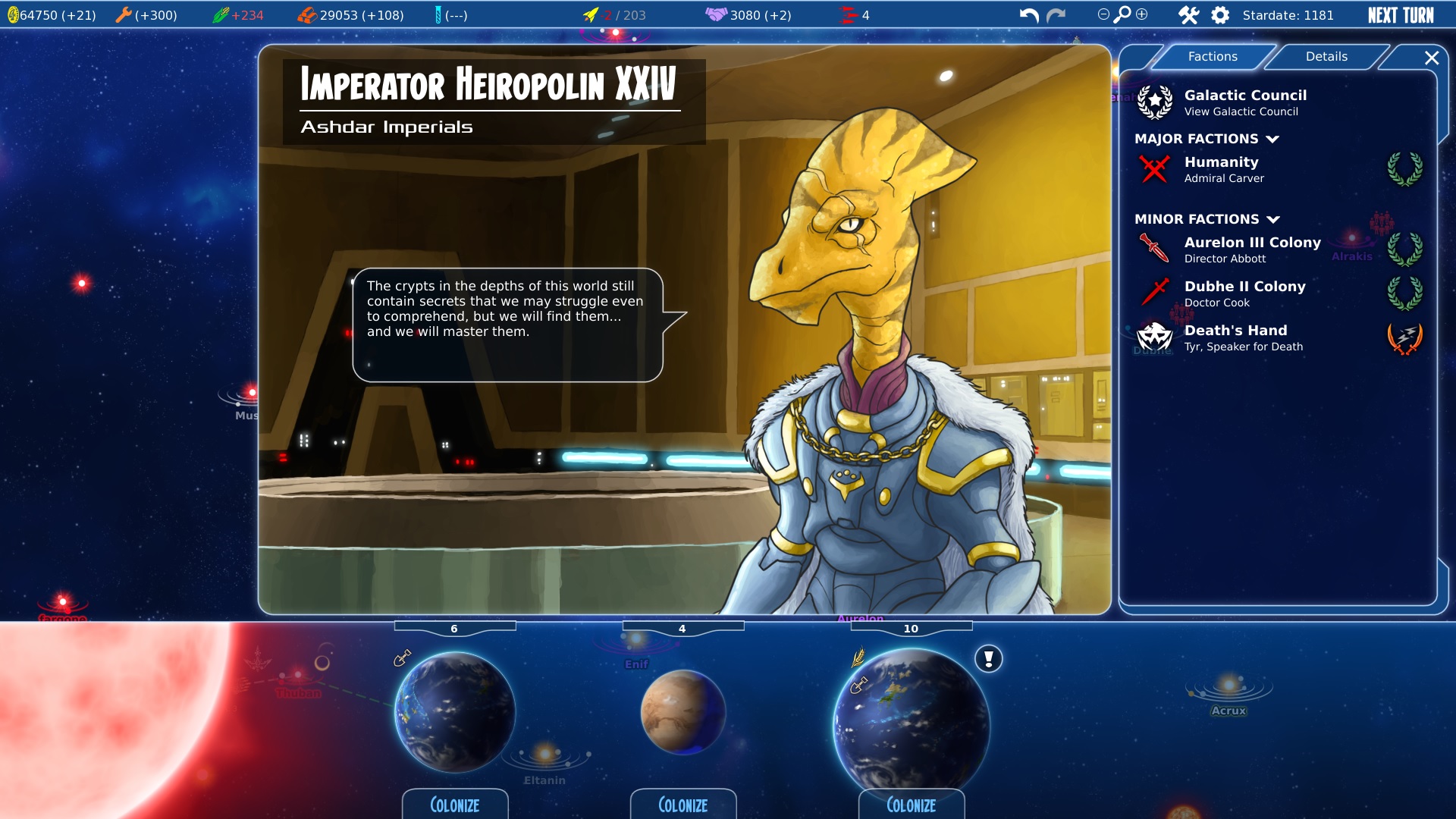Viewport: 1456px width, 819px height.
Task: Zoom in with the plus magnifier
Action: click(x=1142, y=14)
